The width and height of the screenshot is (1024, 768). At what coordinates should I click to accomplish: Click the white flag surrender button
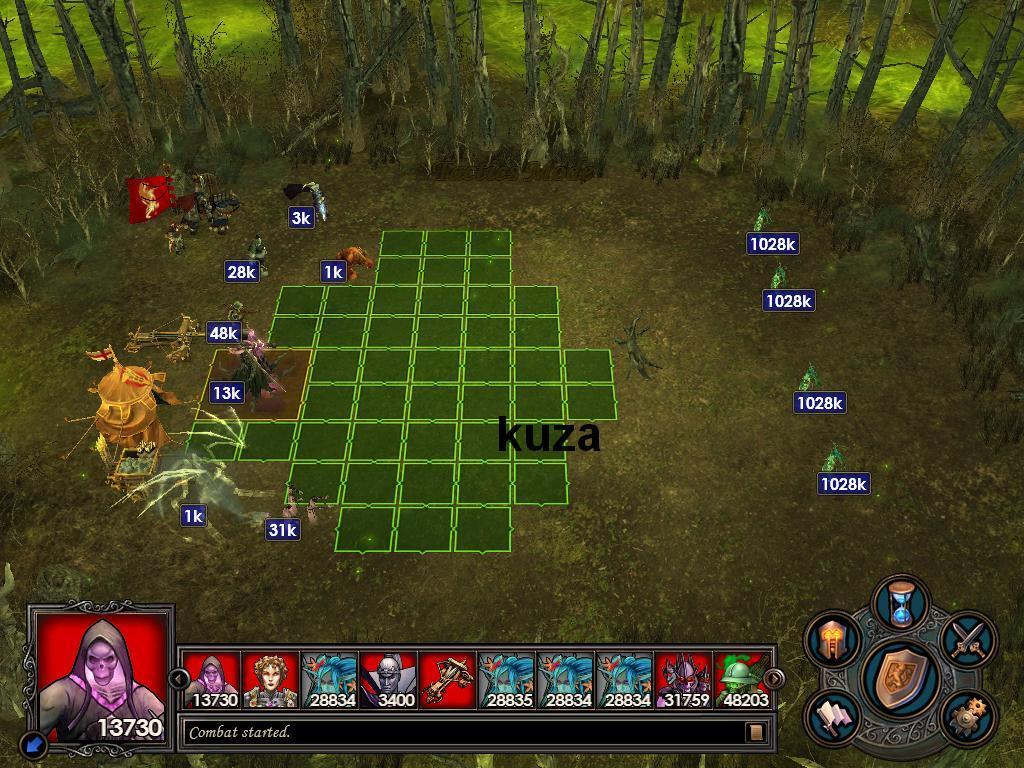click(x=835, y=716)
